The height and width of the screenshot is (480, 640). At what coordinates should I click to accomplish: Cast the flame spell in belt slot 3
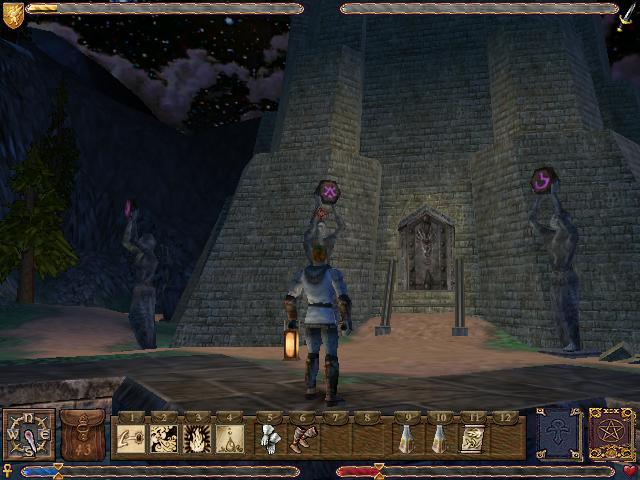click(x=197, y=439)
